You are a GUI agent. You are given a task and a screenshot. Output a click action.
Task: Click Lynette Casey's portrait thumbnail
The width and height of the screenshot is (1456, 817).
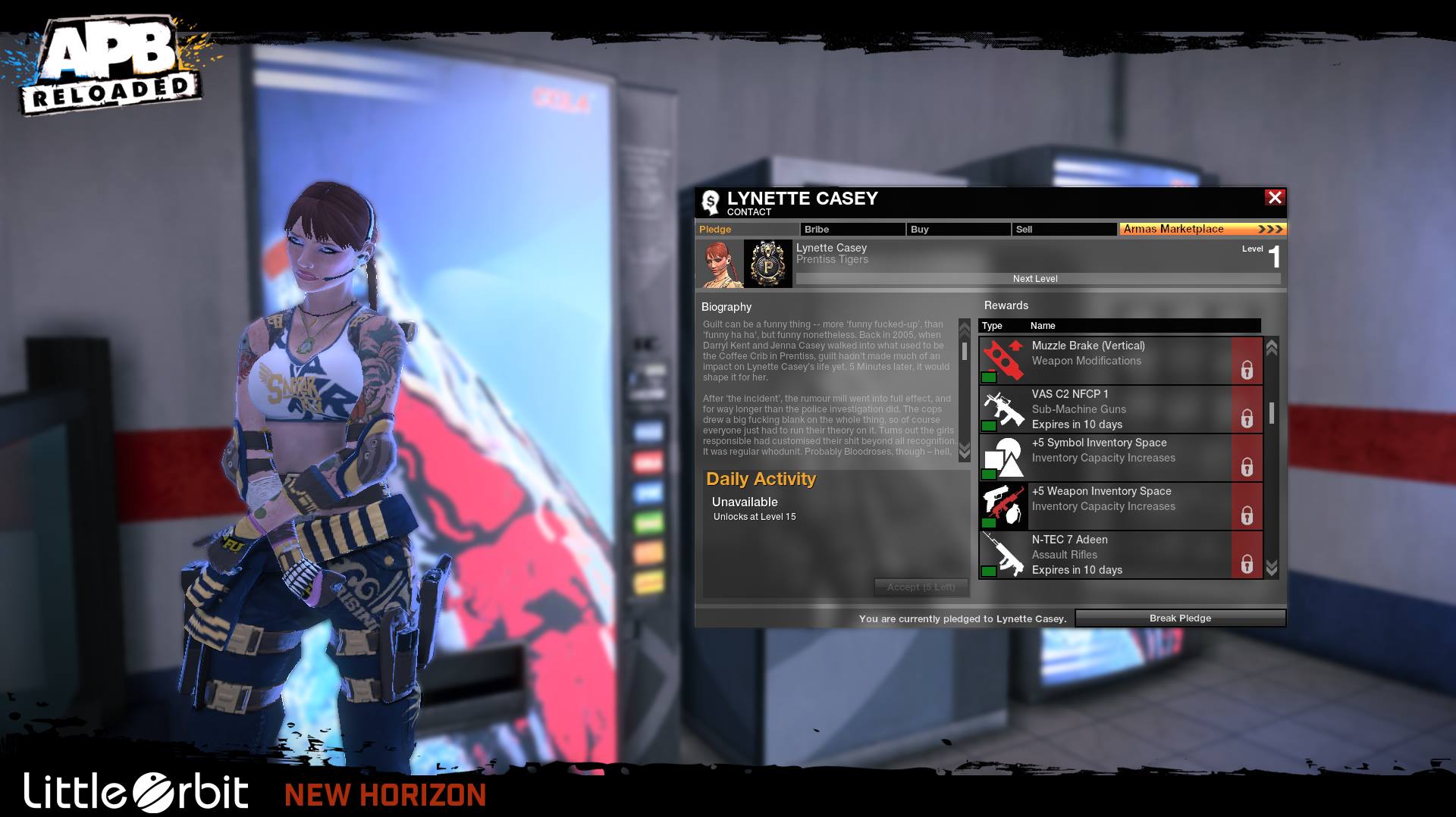[x=720, y=265]
